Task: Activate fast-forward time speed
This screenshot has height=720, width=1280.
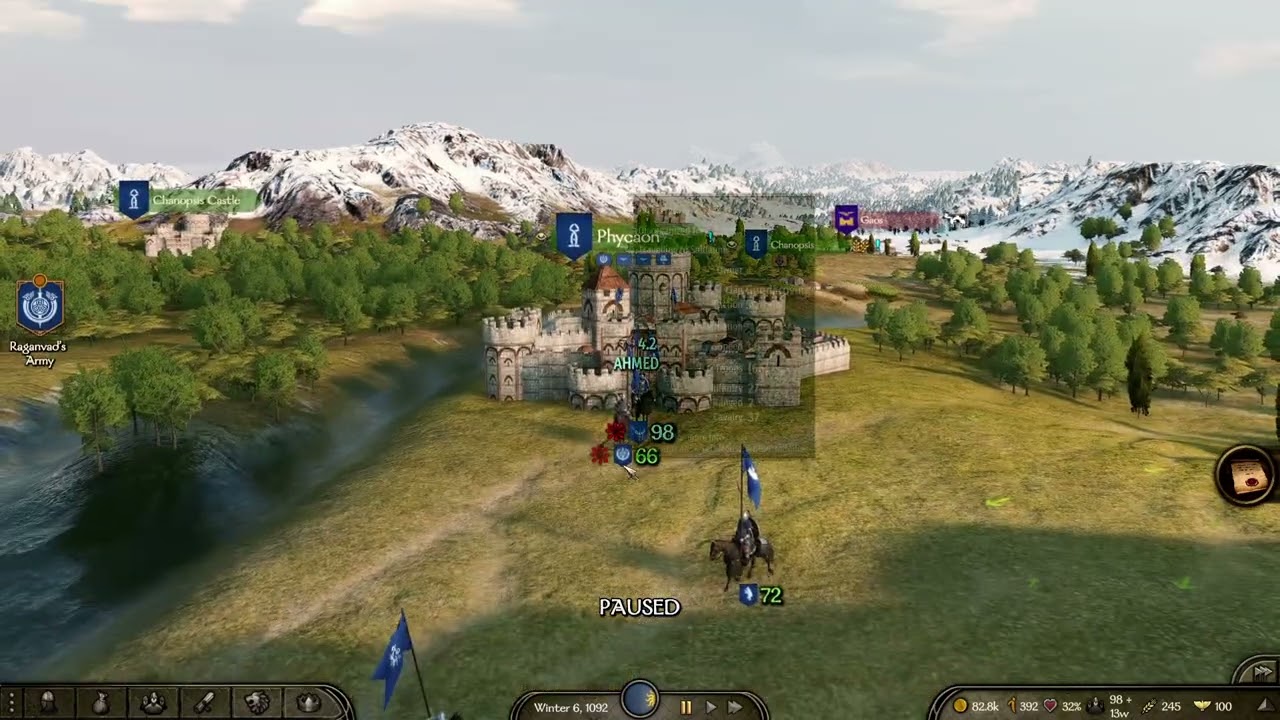Action: pos(735,707)
